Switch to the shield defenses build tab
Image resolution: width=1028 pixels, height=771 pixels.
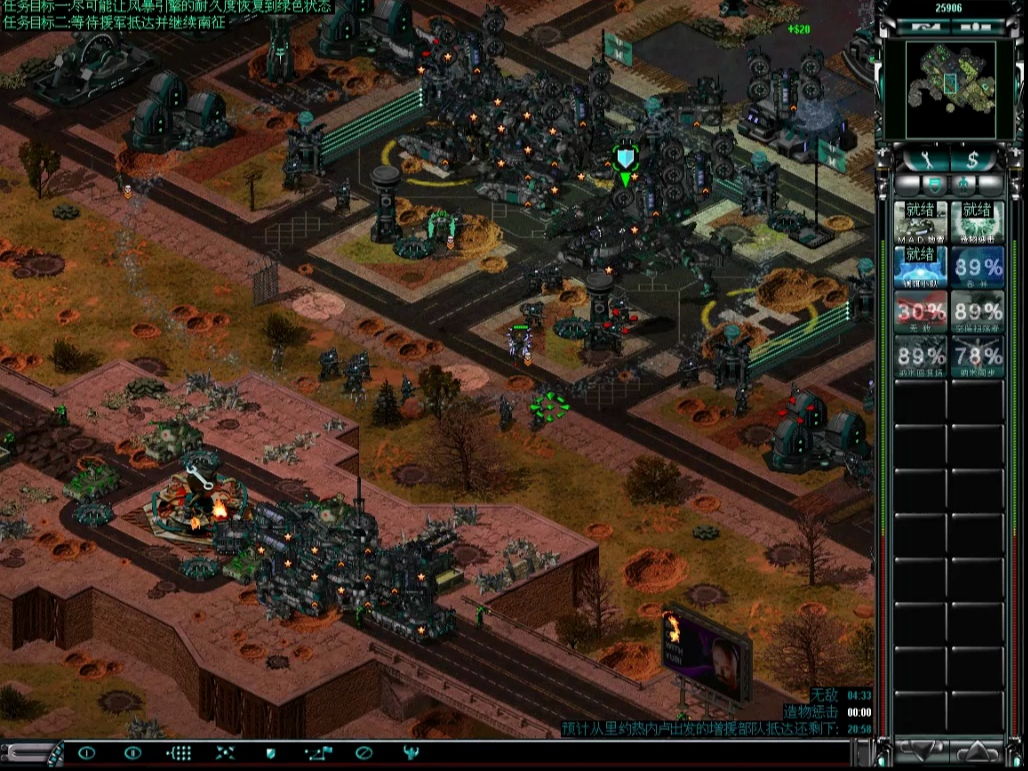933,185
